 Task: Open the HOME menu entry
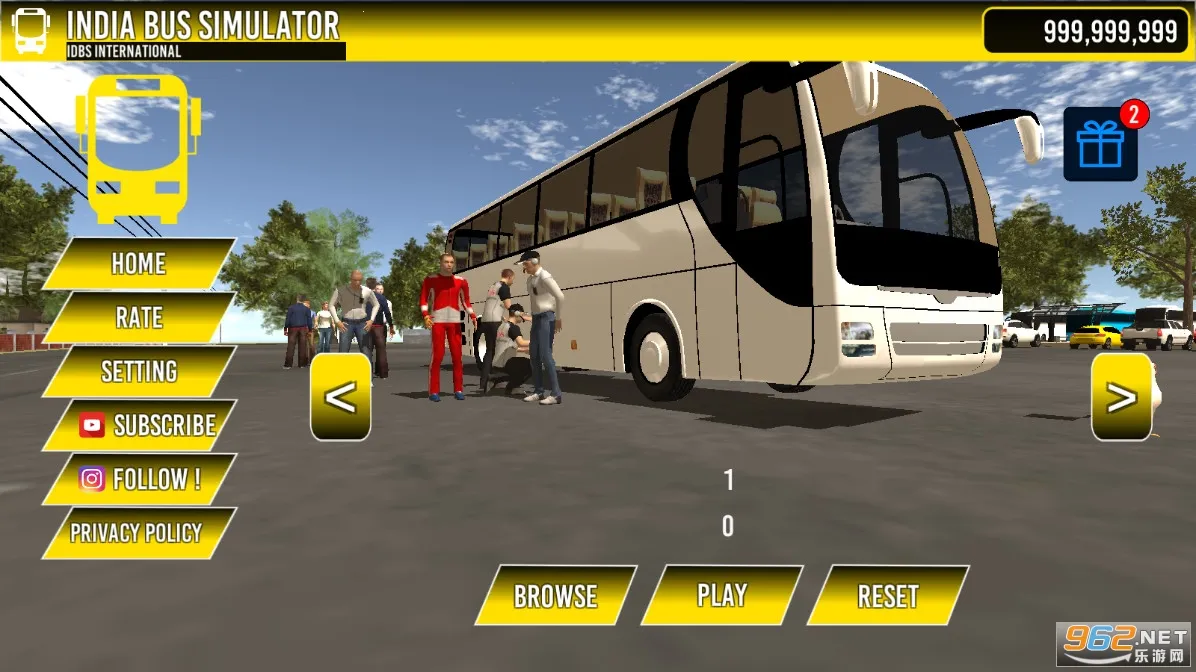tap(138, 264)
